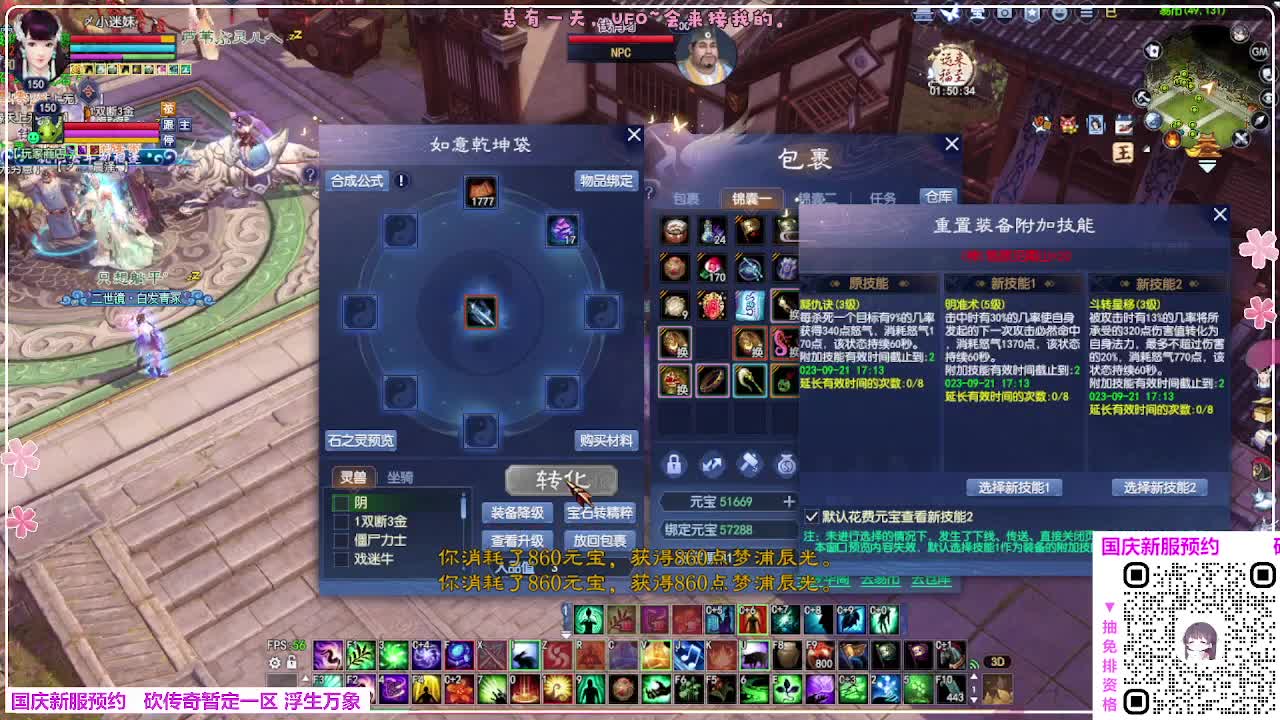Click the ▼ arrow on the 抽免排资格 panel
The height and width of the screenshot is (720, 1280).
pyautogui.click(x=1110, y=608)
